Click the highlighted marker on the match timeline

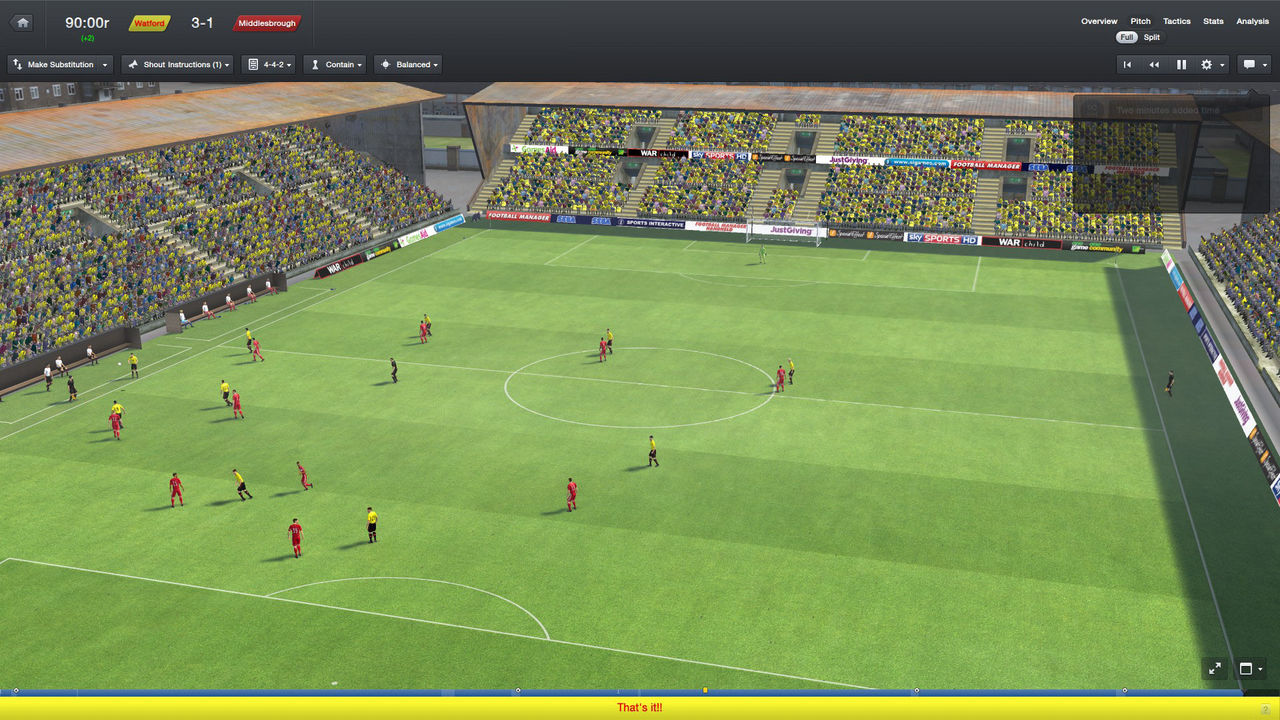tap(703, 689)
